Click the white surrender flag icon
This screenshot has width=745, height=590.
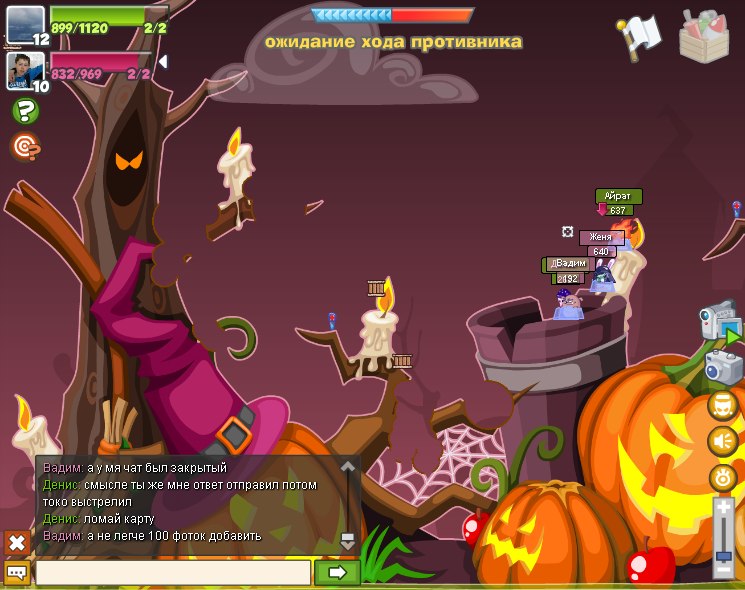[638, 35]
